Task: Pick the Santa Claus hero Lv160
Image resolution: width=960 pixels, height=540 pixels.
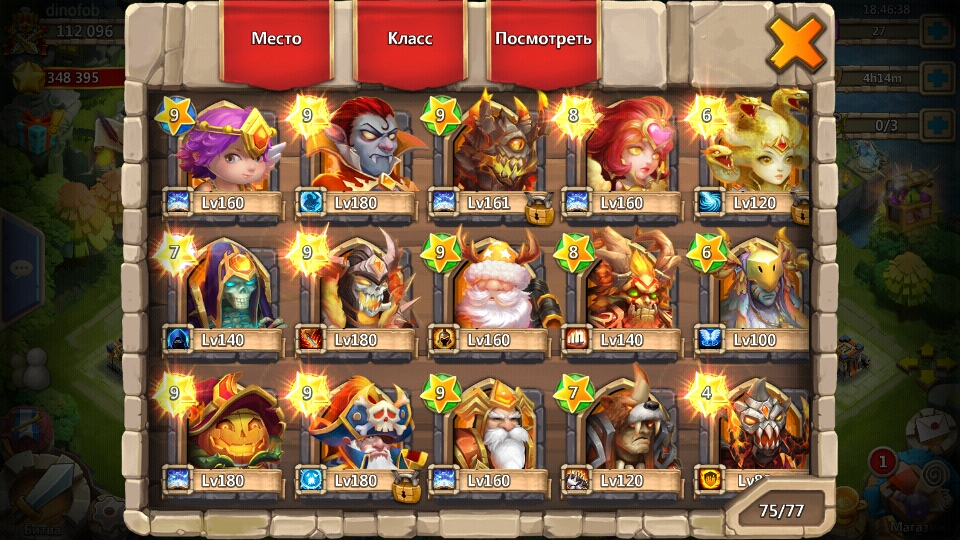Action: [x=493, y=290]
